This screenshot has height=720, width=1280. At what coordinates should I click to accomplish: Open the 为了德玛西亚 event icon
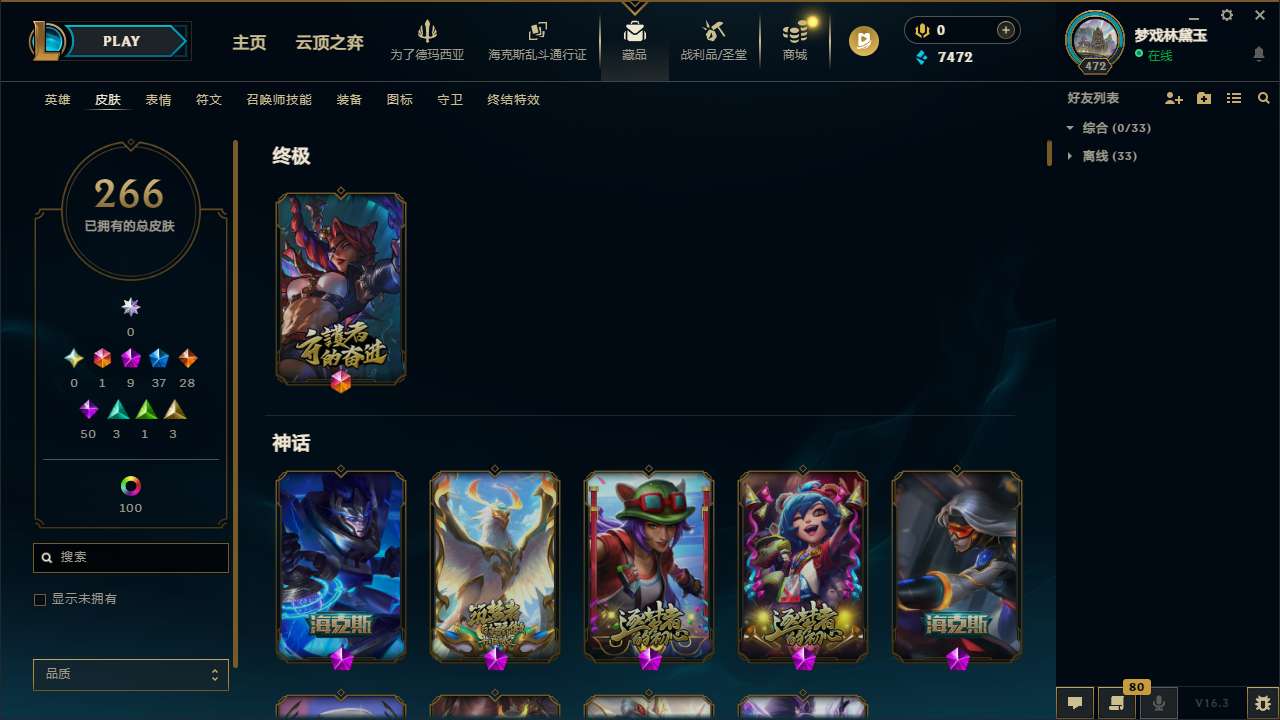(428, 40)
